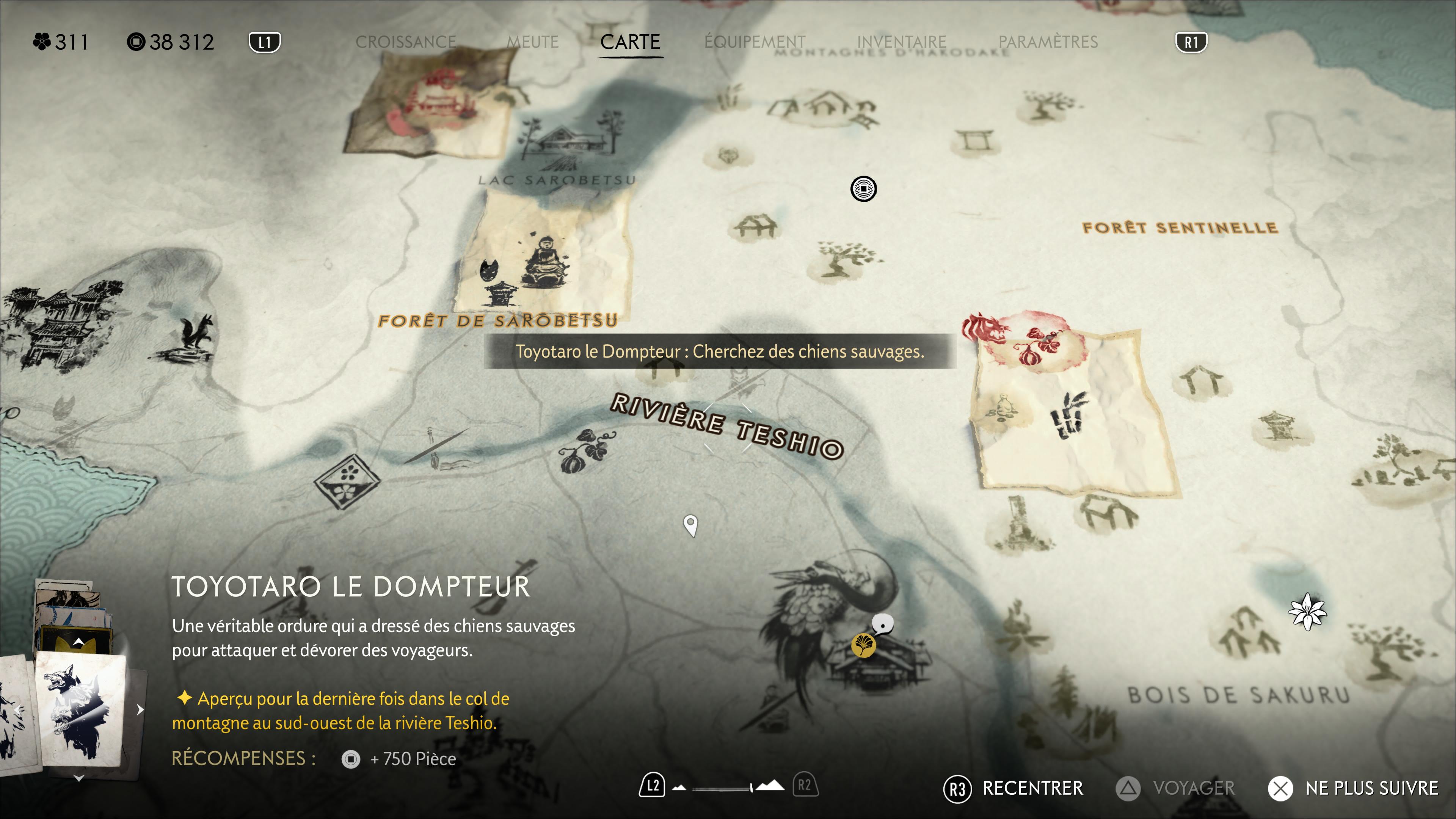Show the next card with right arrow
This screenshot has width=1456, height=819.
click(x=140, y=709)
